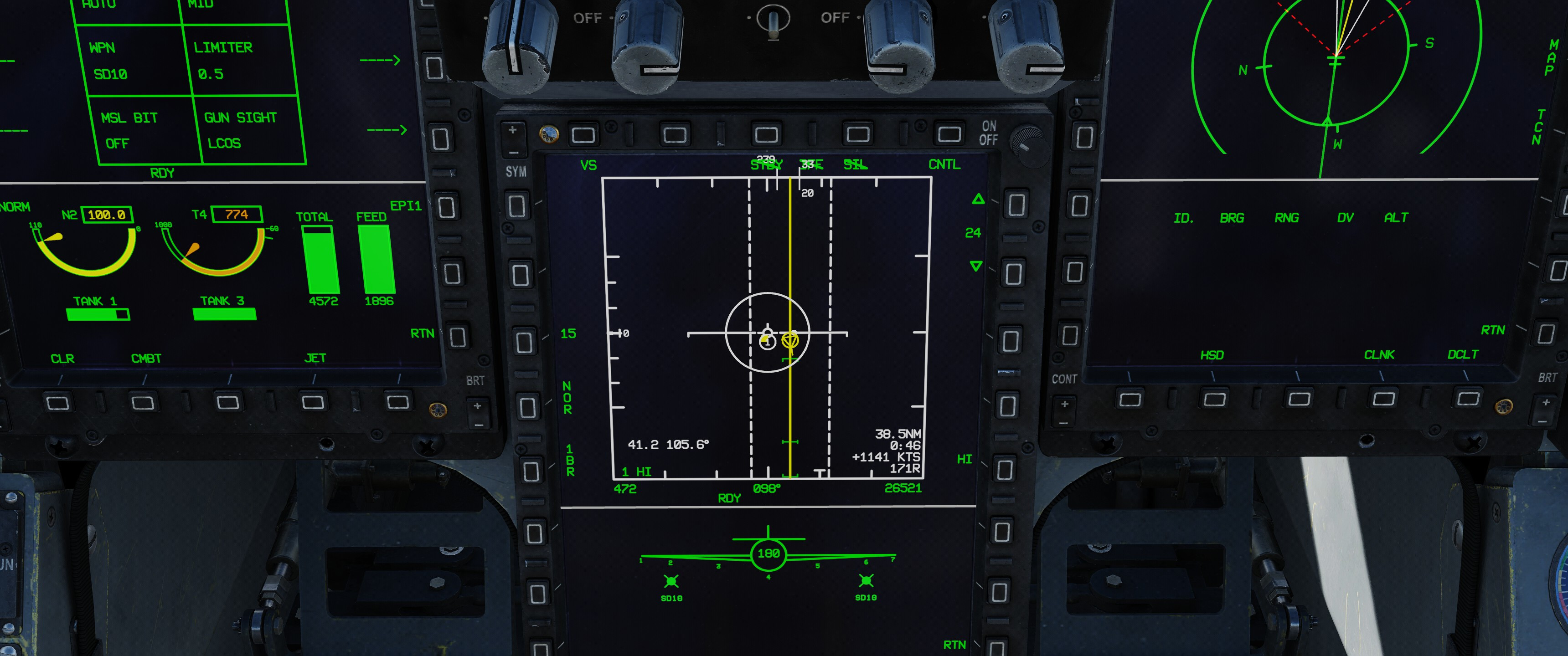Adjust the SYM rocker on the center display

click(x=513, y=141)
